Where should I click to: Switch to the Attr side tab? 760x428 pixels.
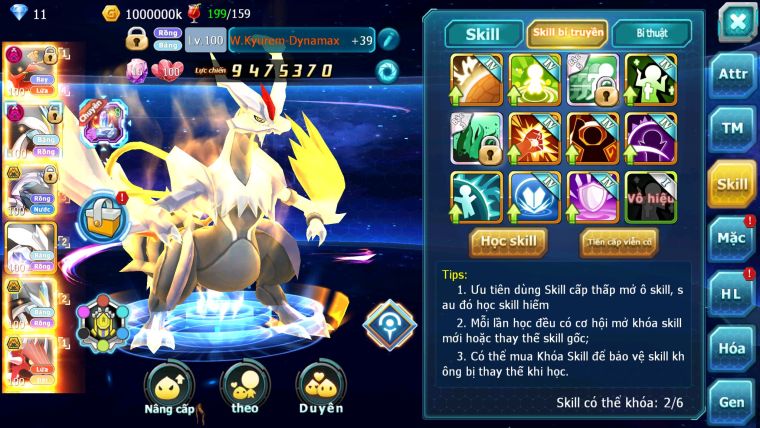click(x=732, y=75)
